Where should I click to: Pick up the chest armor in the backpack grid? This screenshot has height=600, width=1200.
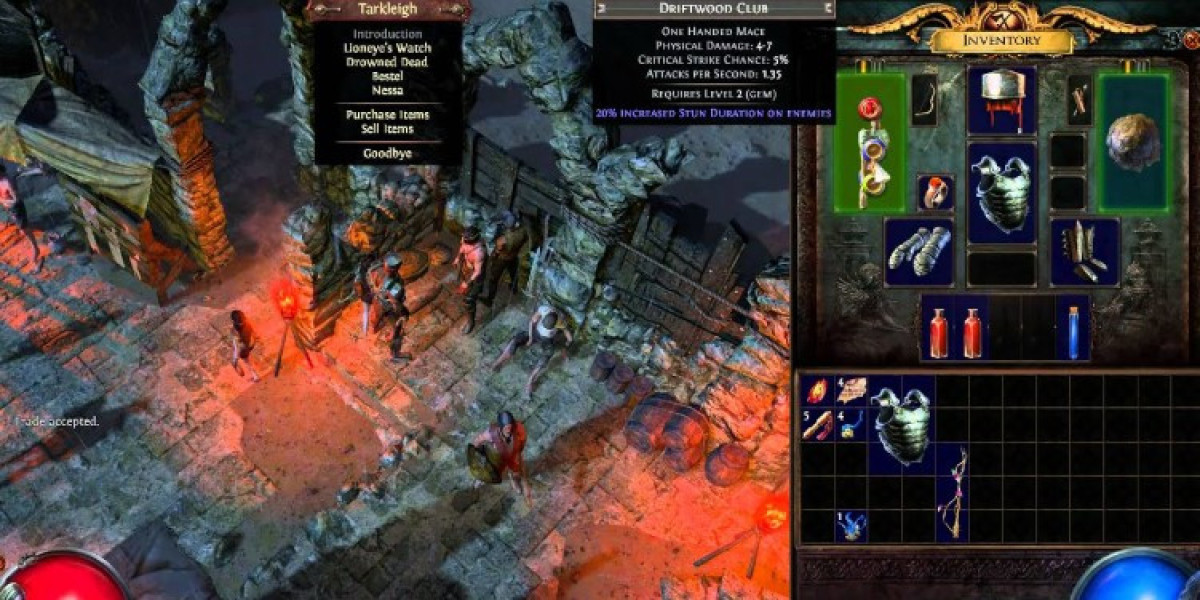(901, 425)
